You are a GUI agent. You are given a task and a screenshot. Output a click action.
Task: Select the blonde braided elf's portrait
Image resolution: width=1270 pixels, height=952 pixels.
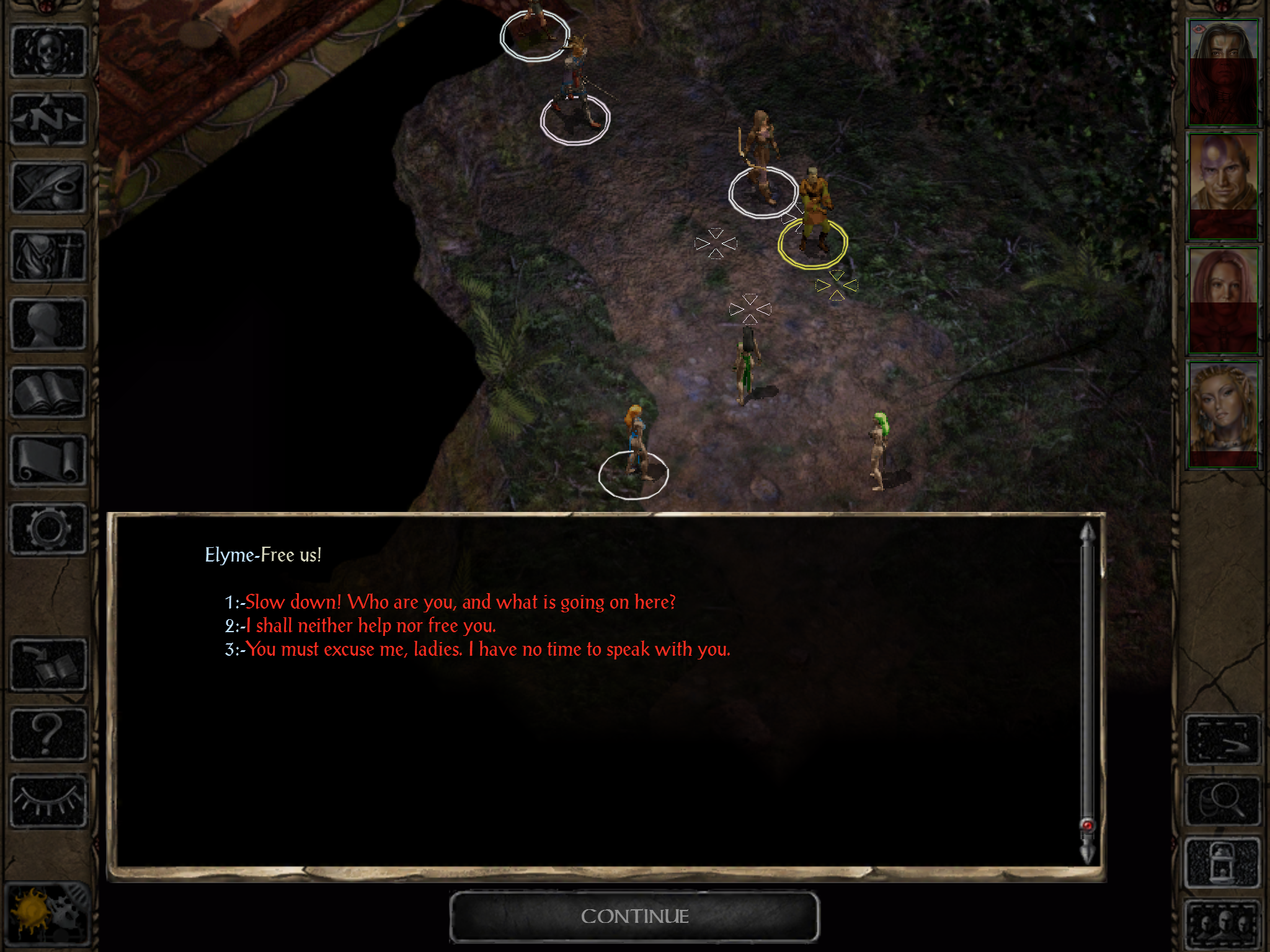tap(1222, 414)
